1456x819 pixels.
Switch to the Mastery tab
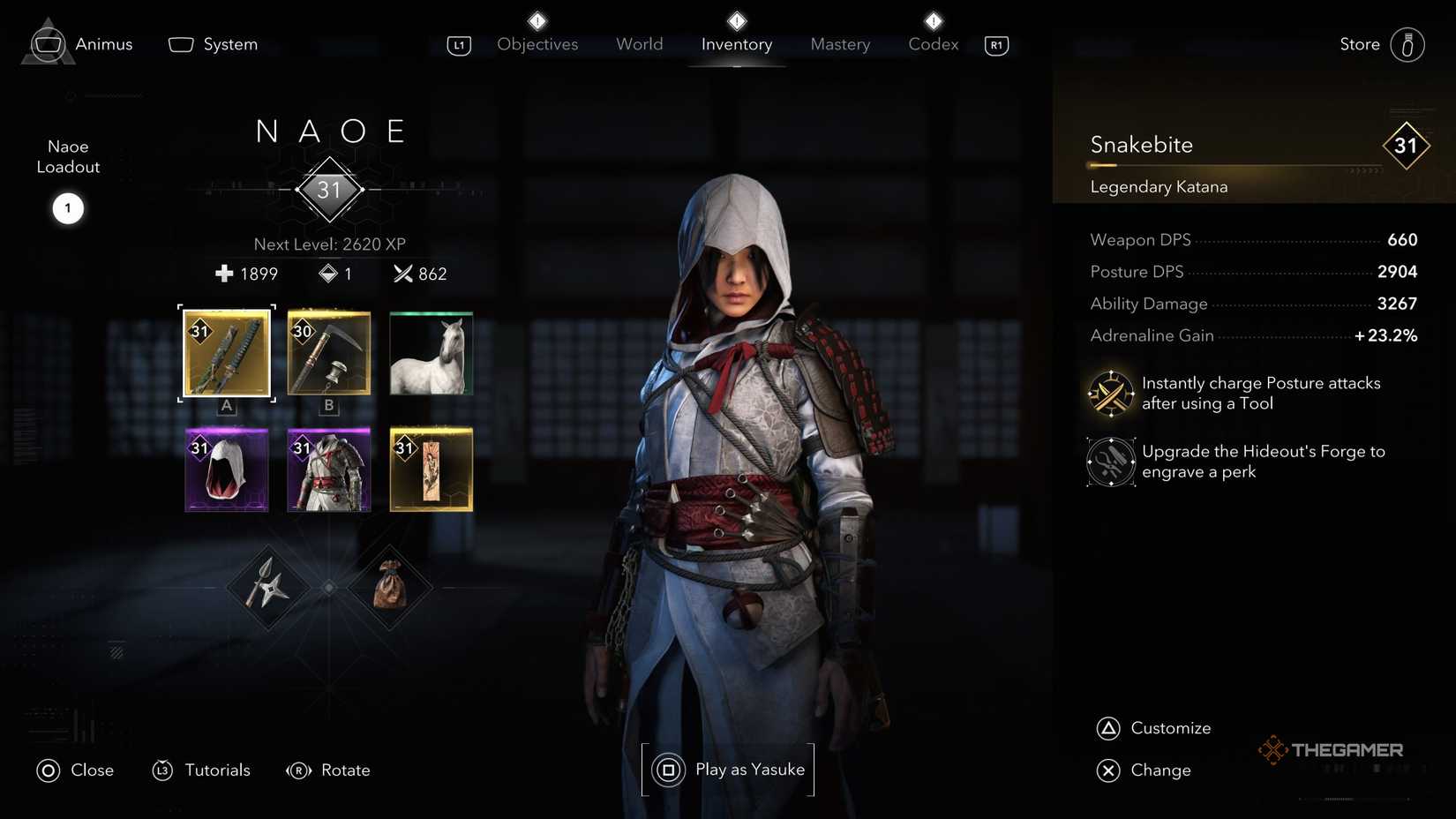(839, 44)
